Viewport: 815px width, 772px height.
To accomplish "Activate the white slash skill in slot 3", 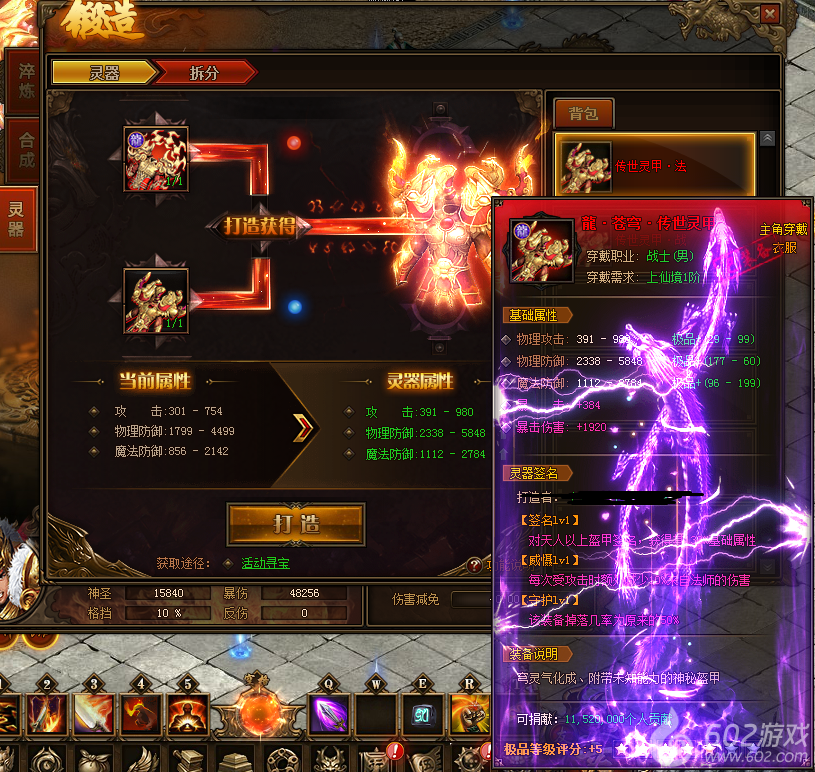I will pyautogui.click(x=93, y=715).
